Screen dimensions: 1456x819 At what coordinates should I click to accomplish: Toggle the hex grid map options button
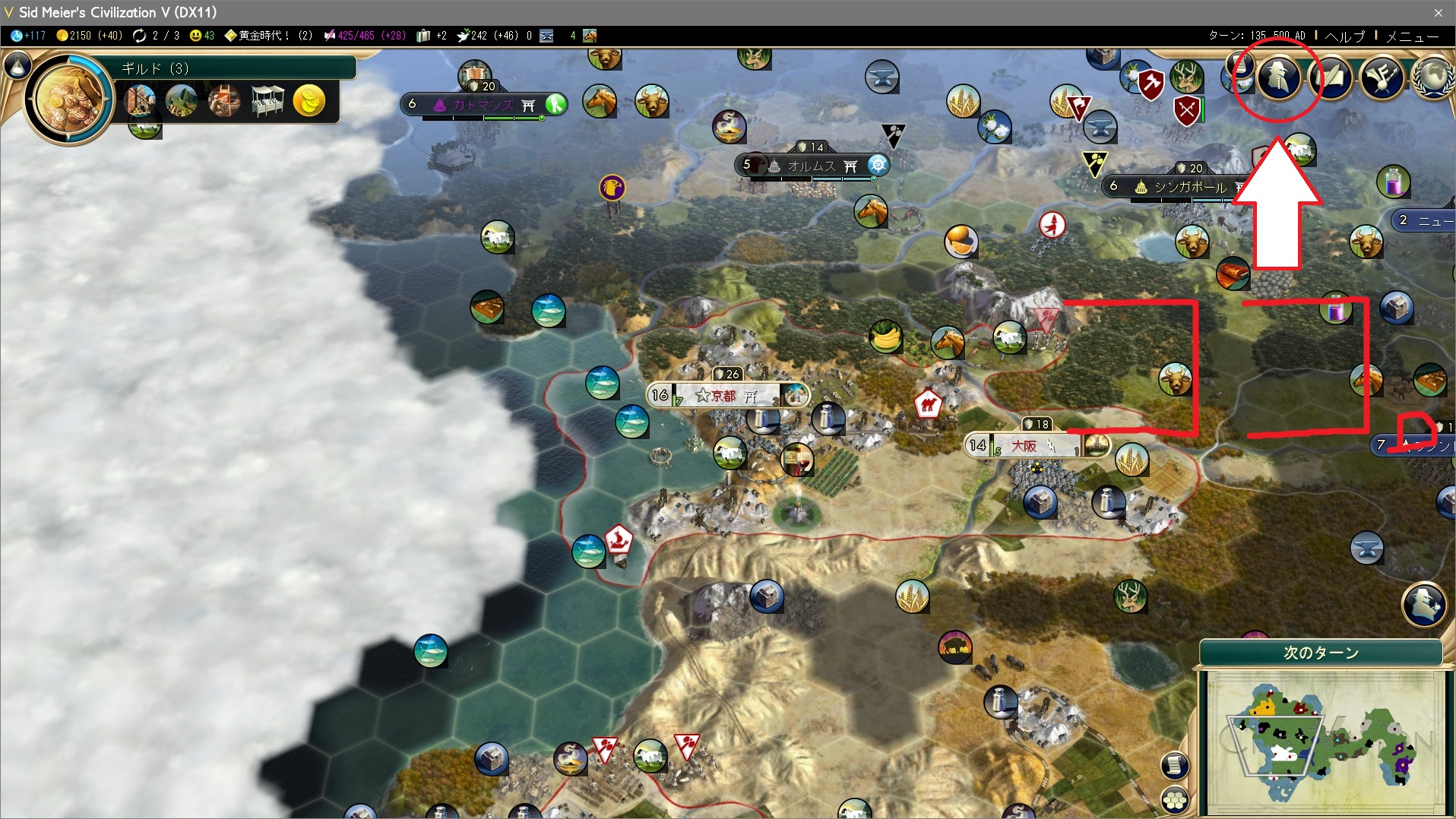click(x=1175, y=800)
